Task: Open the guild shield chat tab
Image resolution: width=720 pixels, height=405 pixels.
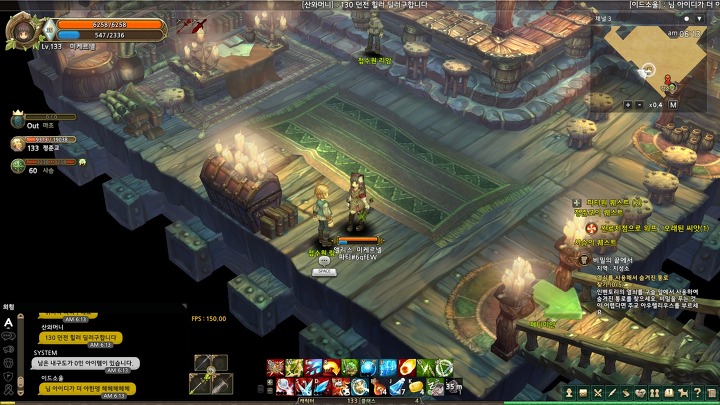Action: coord(8,374)
